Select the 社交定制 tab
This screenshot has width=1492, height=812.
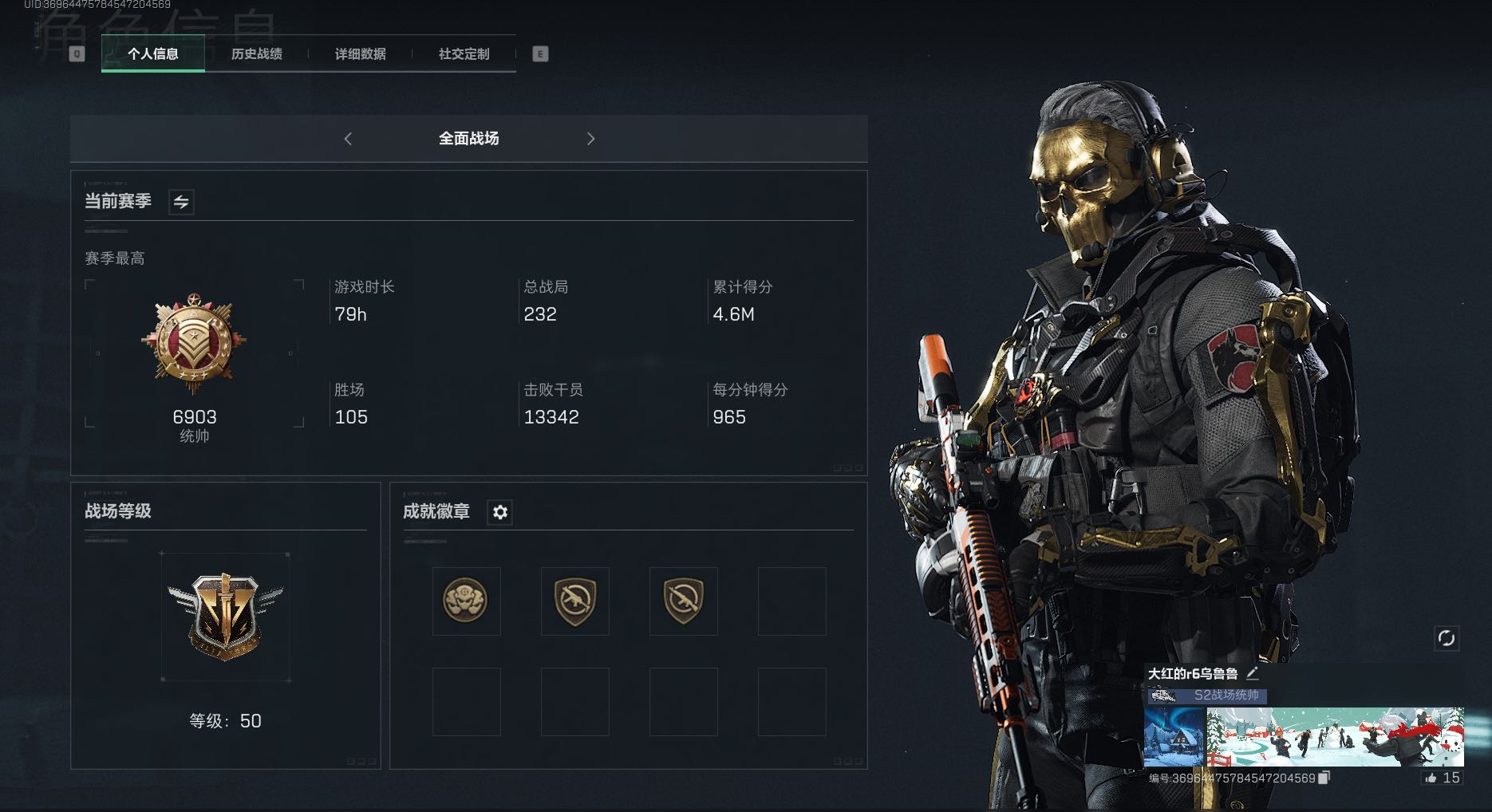pos(464,54)
